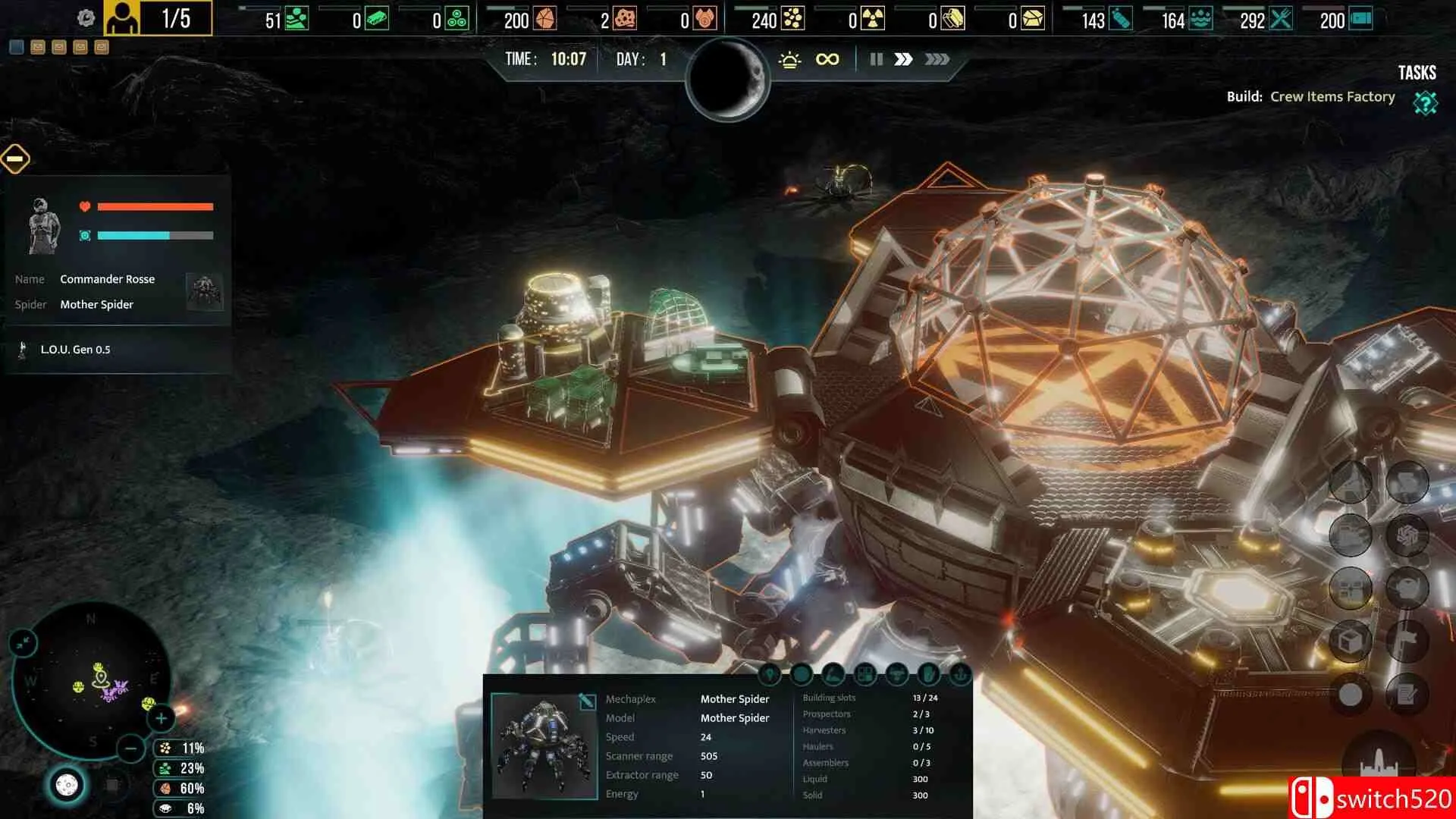Collapse the Commander Rosse panel with the minus badge
This screenshot has width=1456, height=819.
pos(15,158)
